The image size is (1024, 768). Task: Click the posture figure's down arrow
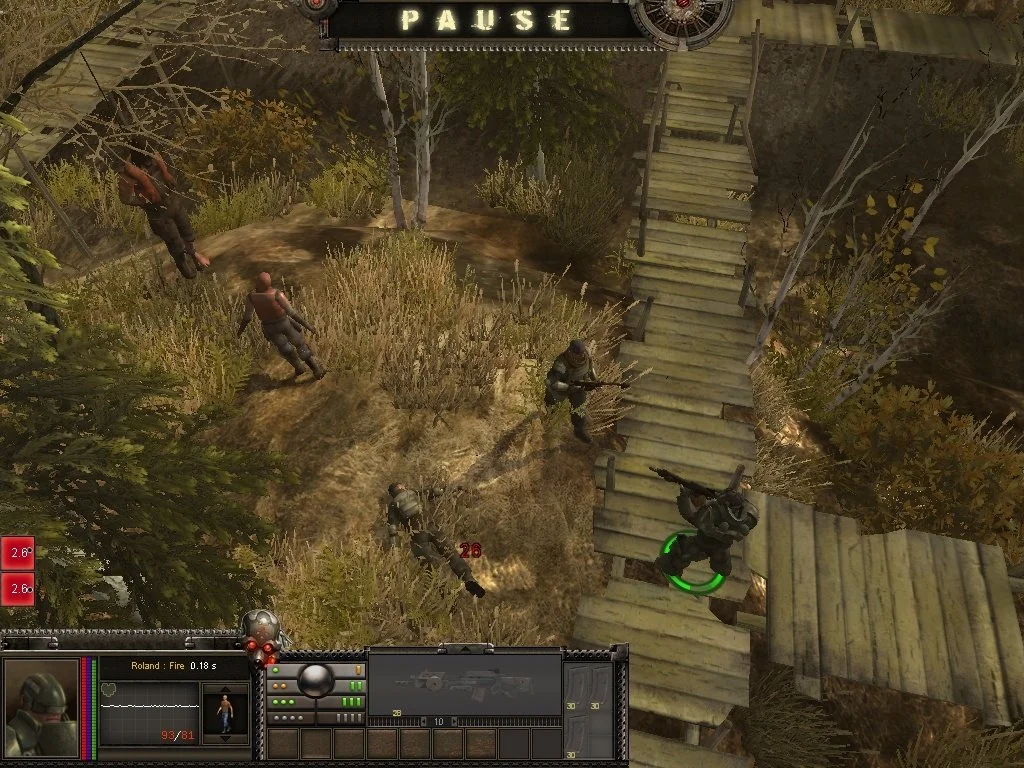(224, 739)
